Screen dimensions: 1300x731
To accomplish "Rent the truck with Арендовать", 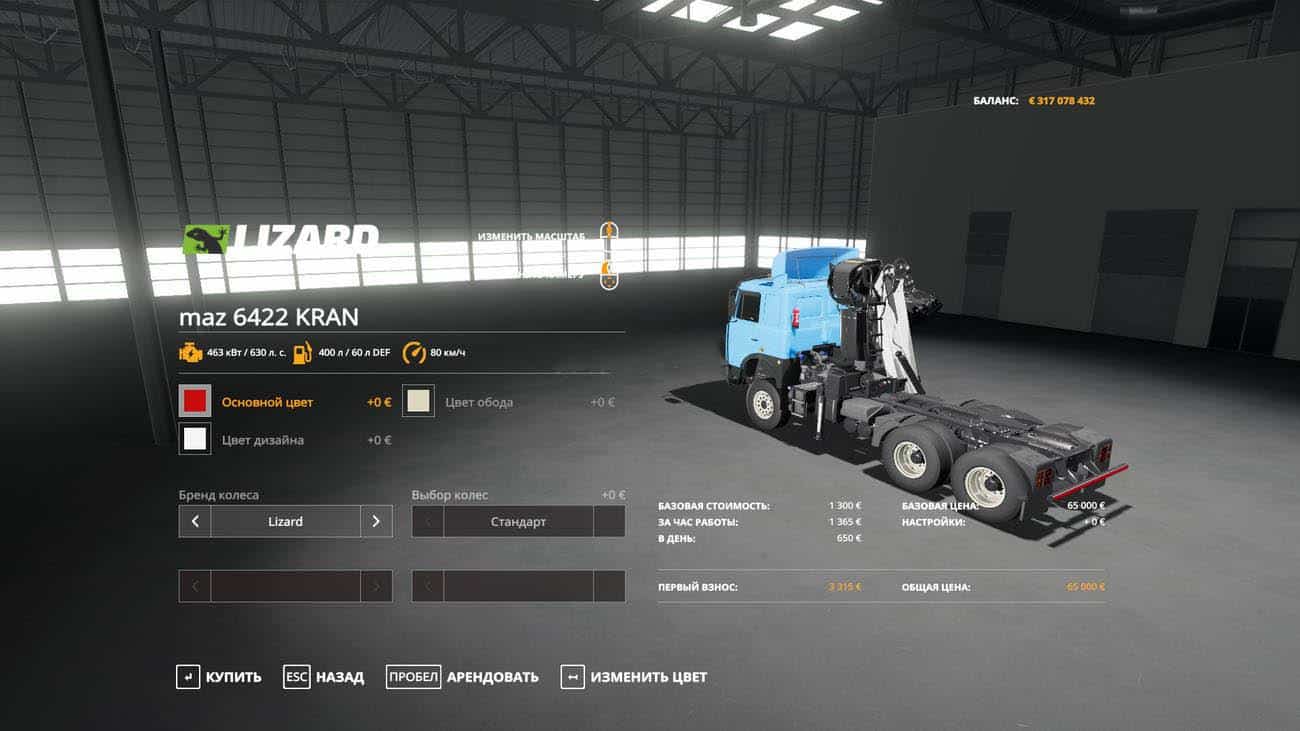I will tap(463, 677).
